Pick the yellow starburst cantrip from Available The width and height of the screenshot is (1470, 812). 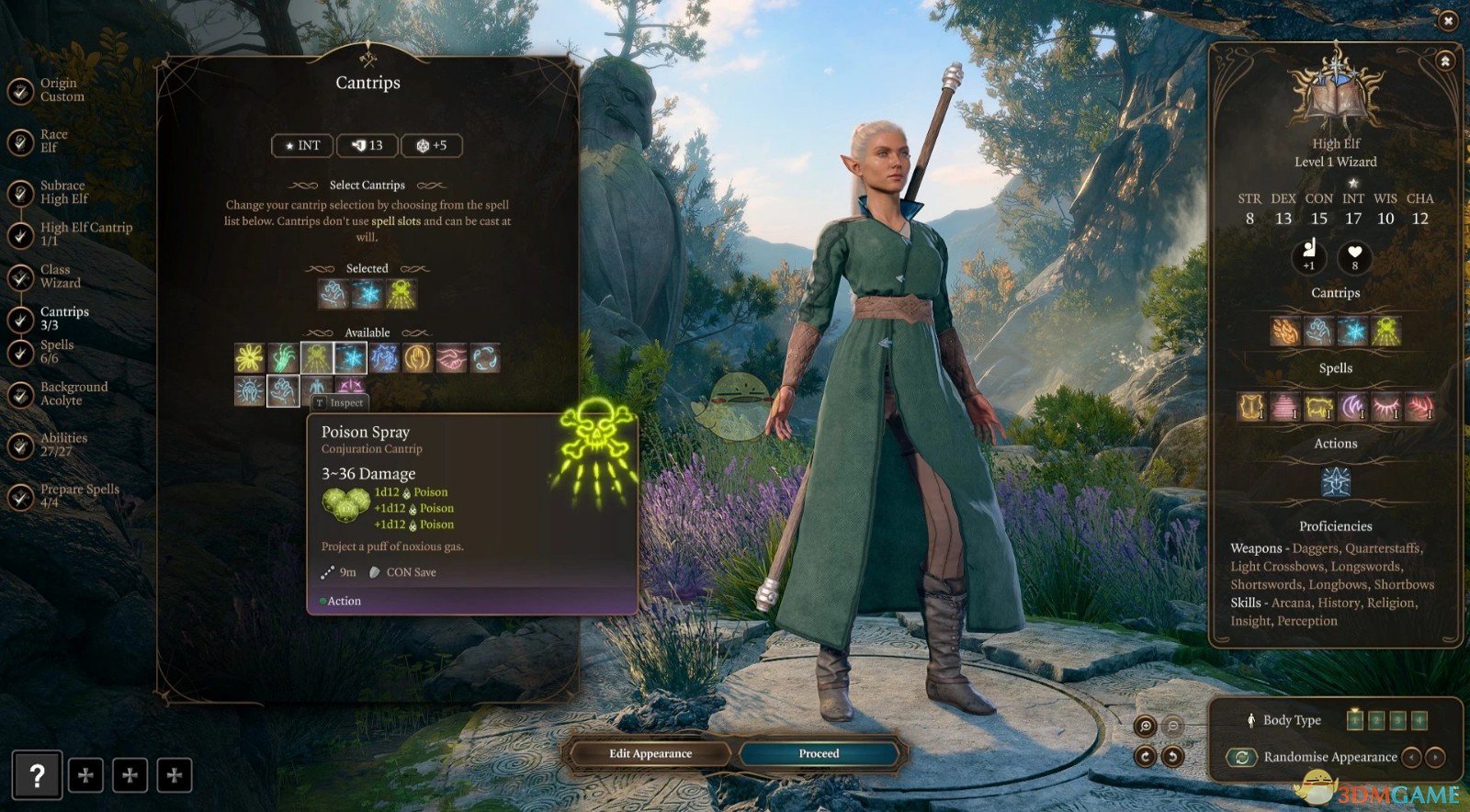[249, 358]
